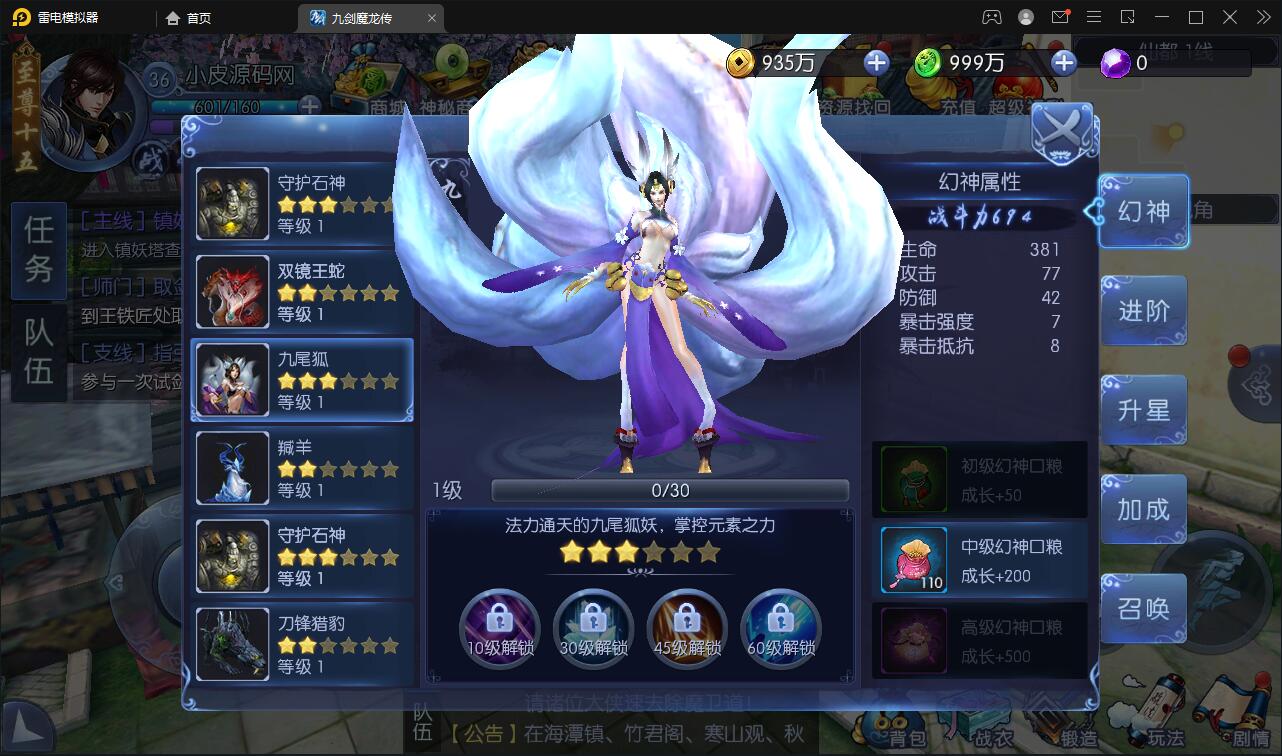Click the locked 10级解锁 skill icon
This screenshot has width=1282, height=756.
(500, 628)
